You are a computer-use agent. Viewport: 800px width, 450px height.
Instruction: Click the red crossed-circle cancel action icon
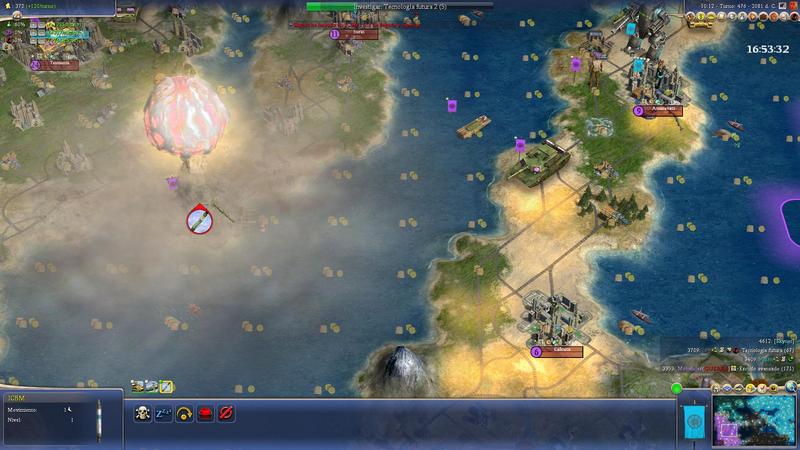226,411
